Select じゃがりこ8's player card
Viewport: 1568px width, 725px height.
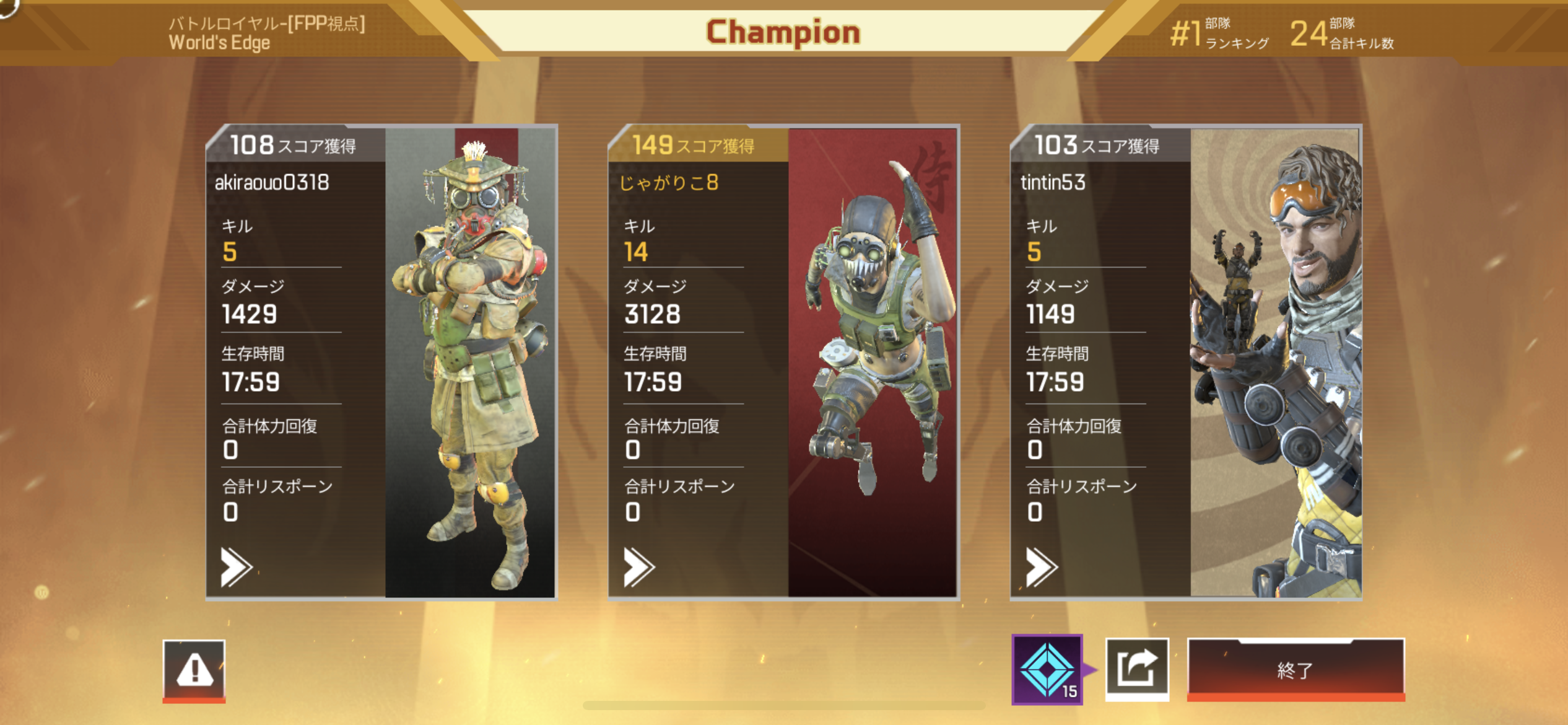783,362
